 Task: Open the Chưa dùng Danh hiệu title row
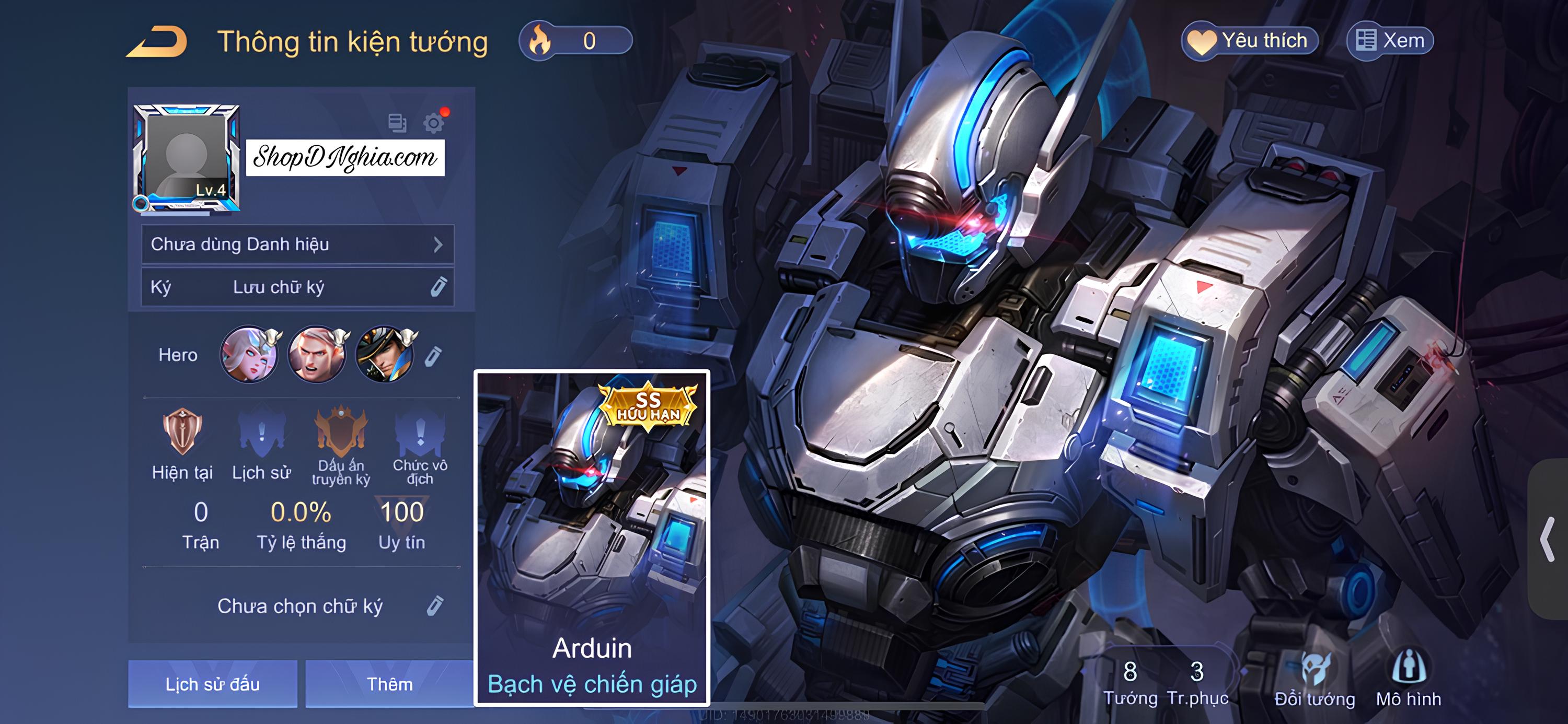(x=297, y=244)
